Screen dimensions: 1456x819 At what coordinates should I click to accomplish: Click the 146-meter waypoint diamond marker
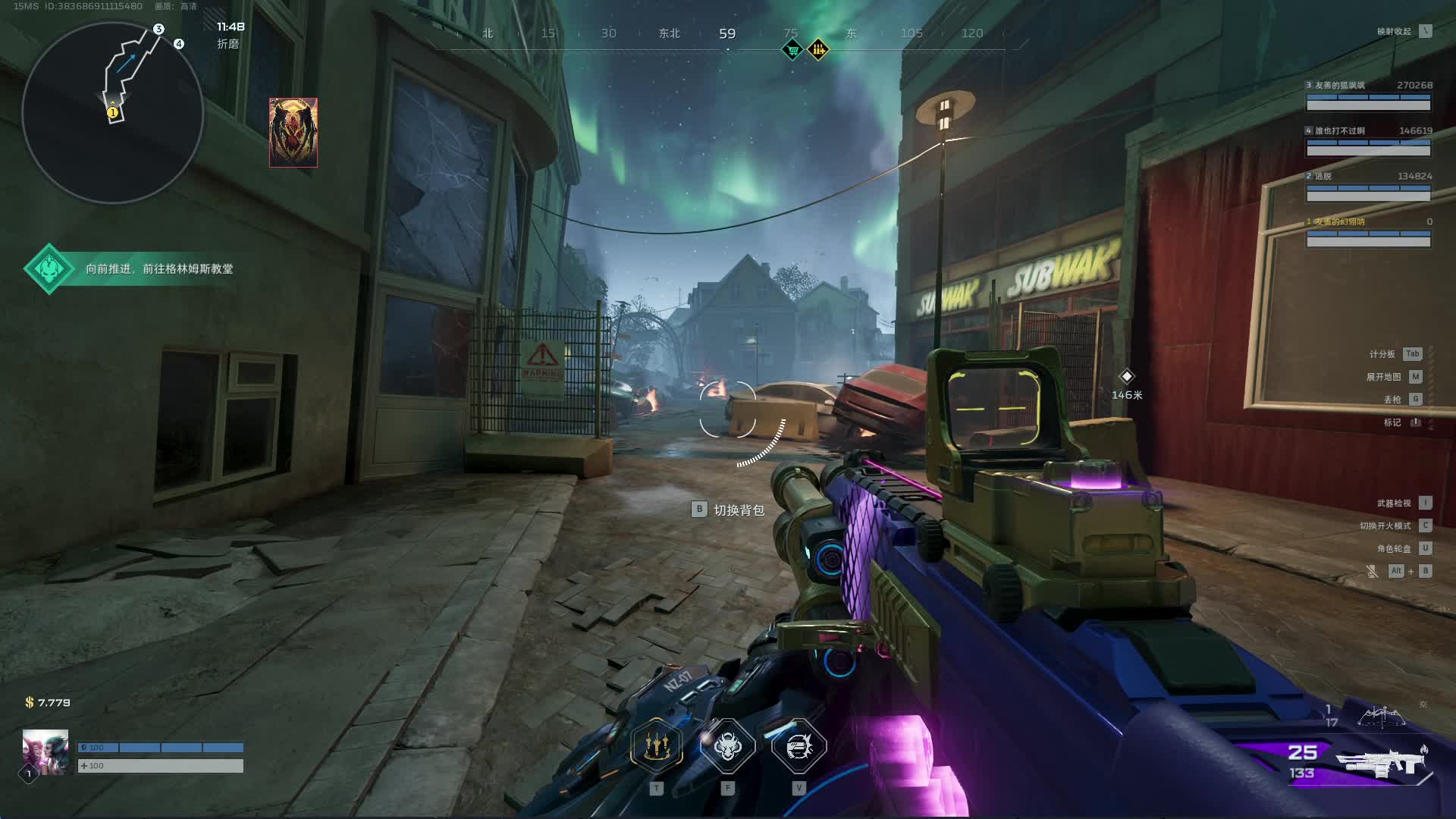click(x=1127, y=377)
